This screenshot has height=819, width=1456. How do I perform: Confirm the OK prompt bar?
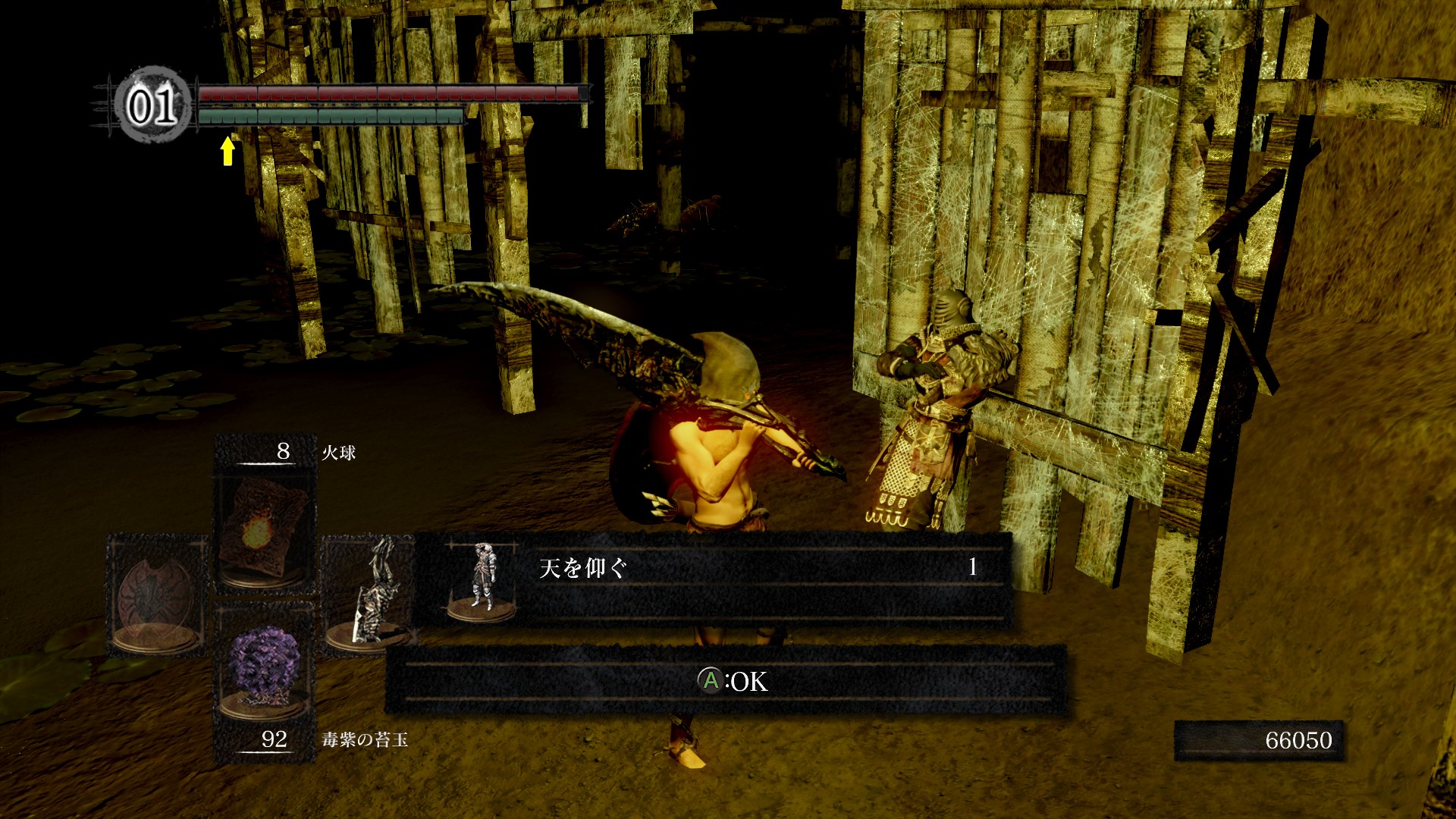point(726,680)
